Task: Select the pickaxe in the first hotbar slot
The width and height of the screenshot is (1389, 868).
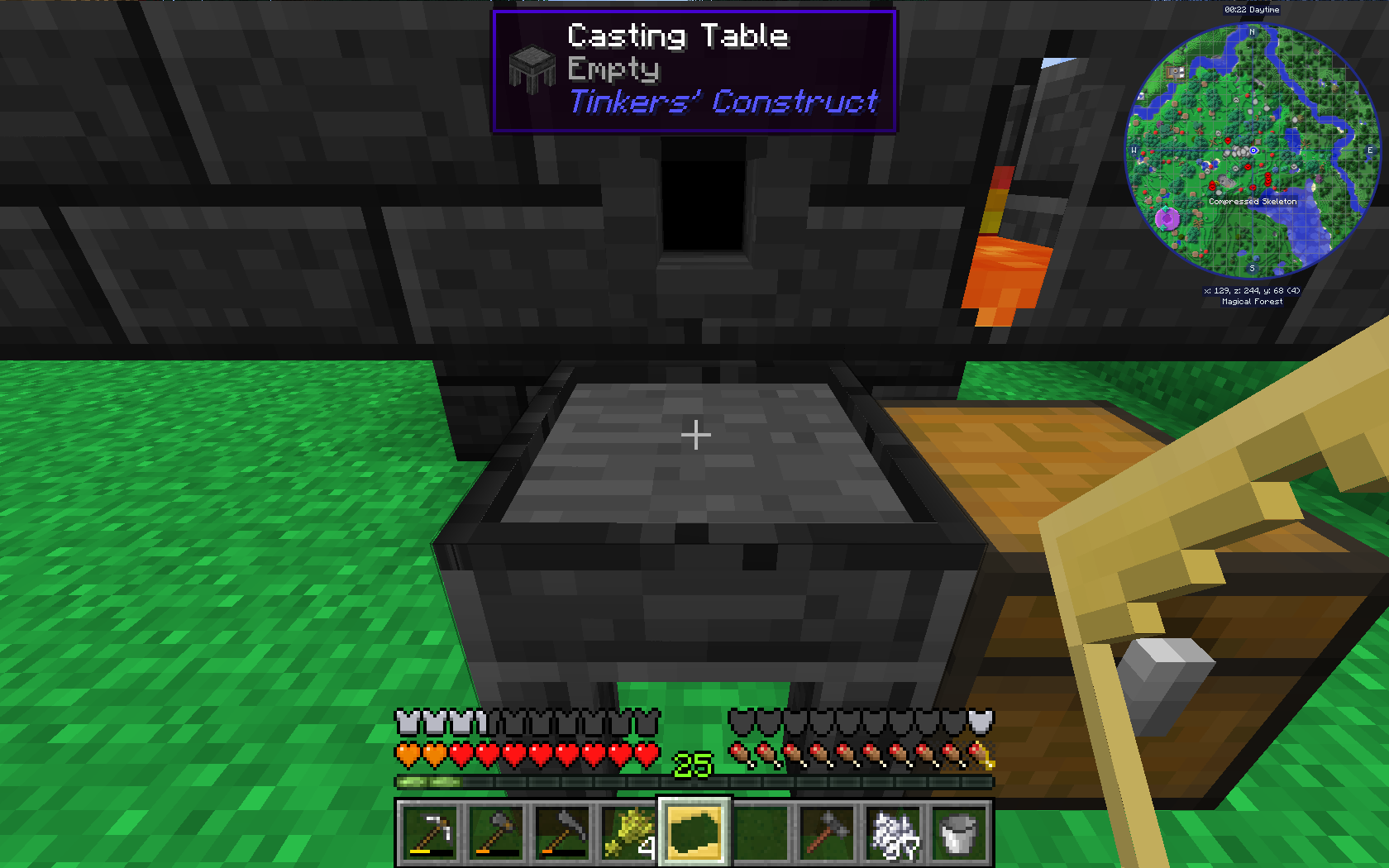Action: click(x=431, y=833)
